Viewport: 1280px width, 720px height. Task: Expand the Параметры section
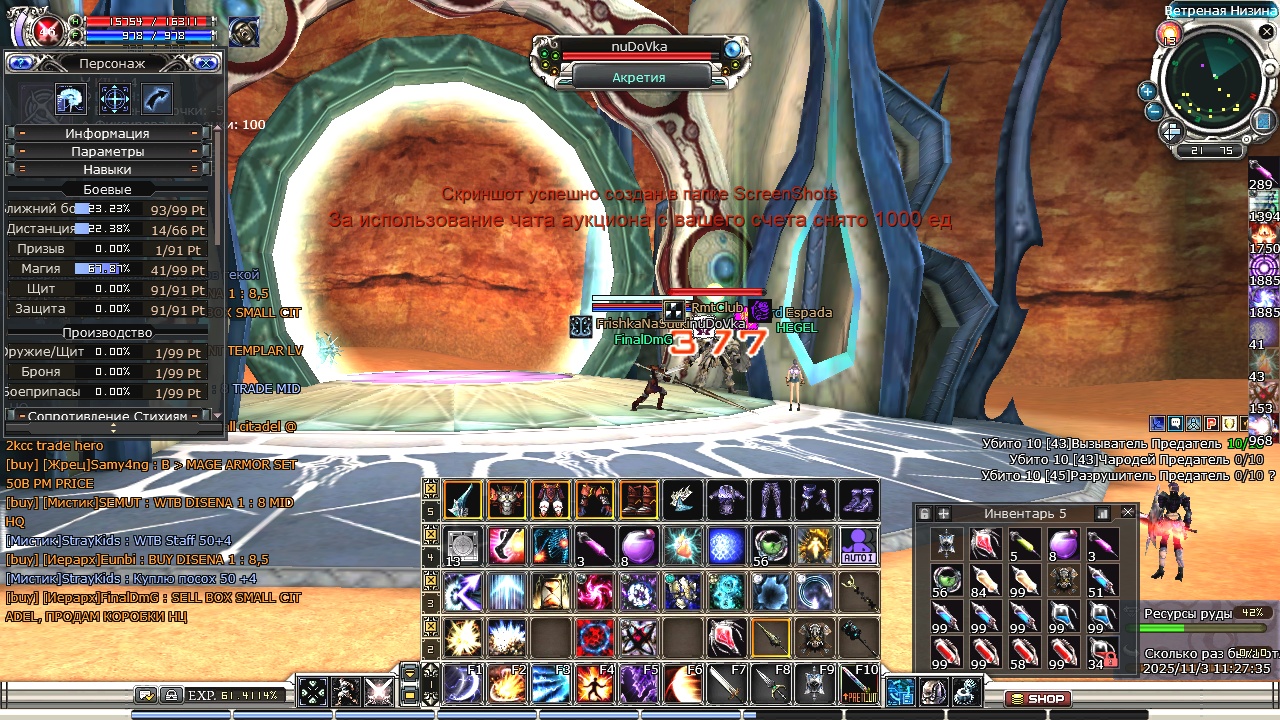point(108,151)
